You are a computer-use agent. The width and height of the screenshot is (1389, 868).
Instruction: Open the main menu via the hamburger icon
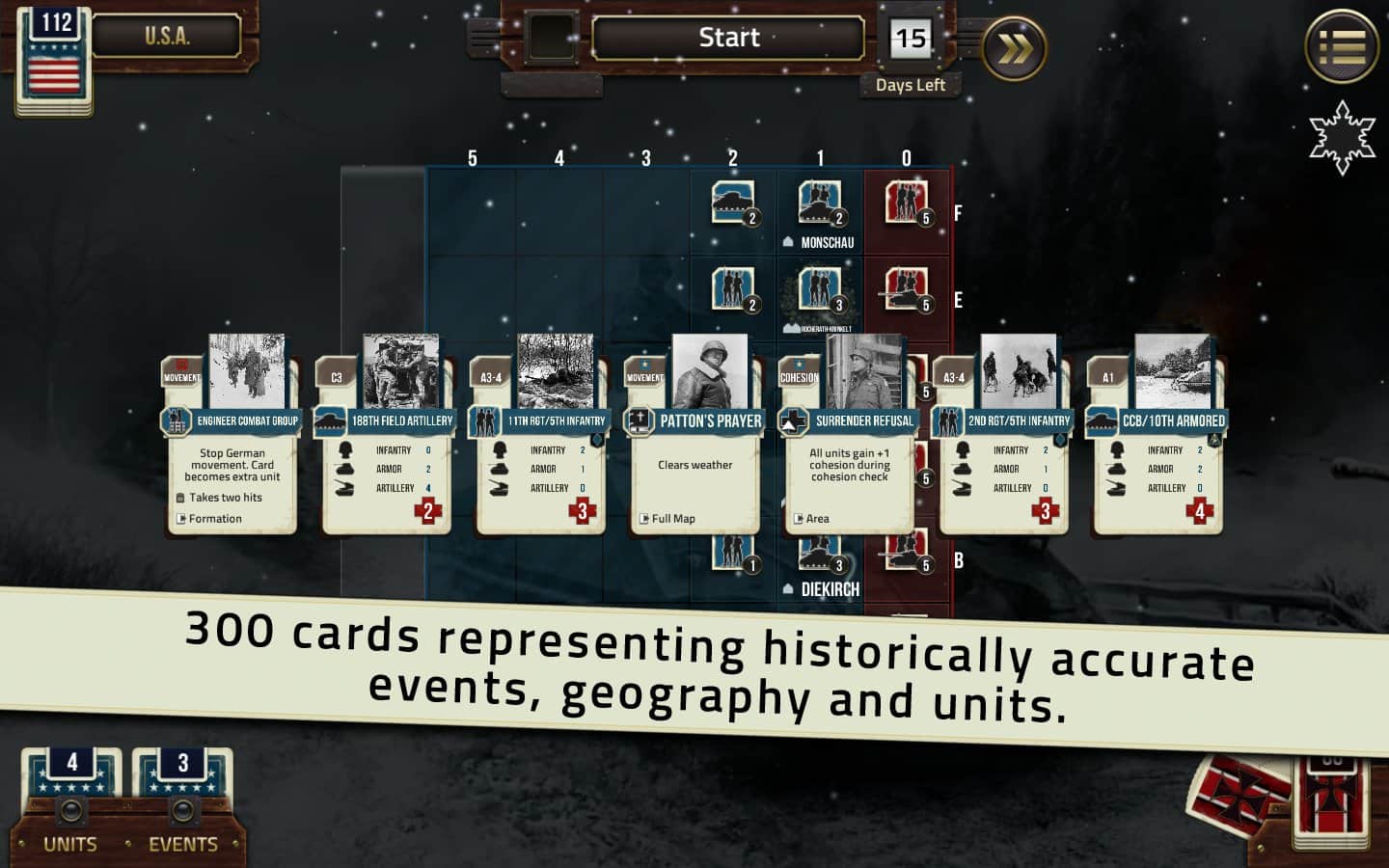(1340, 46)
